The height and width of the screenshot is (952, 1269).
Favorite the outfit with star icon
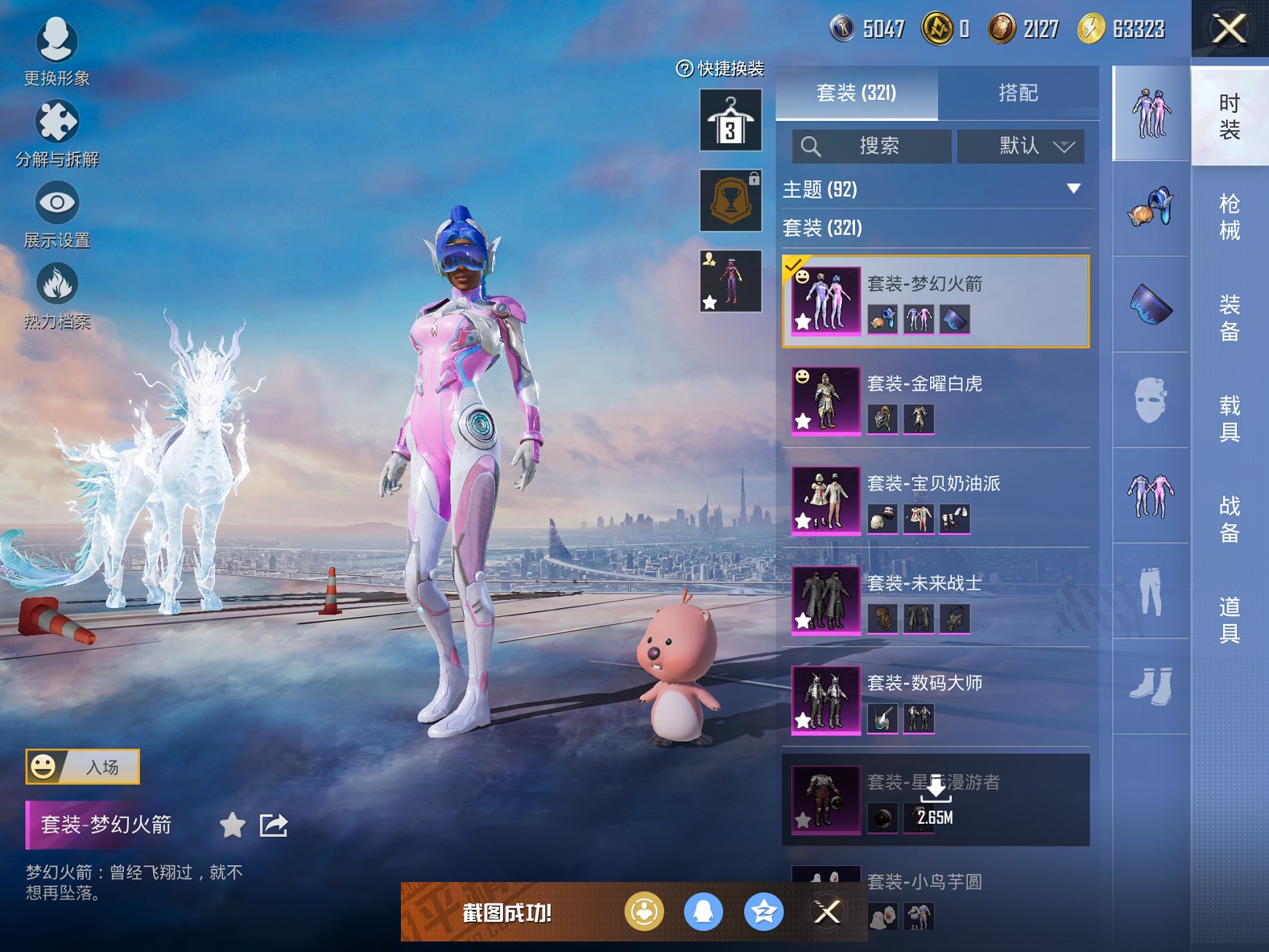click(x=233, y=825)
